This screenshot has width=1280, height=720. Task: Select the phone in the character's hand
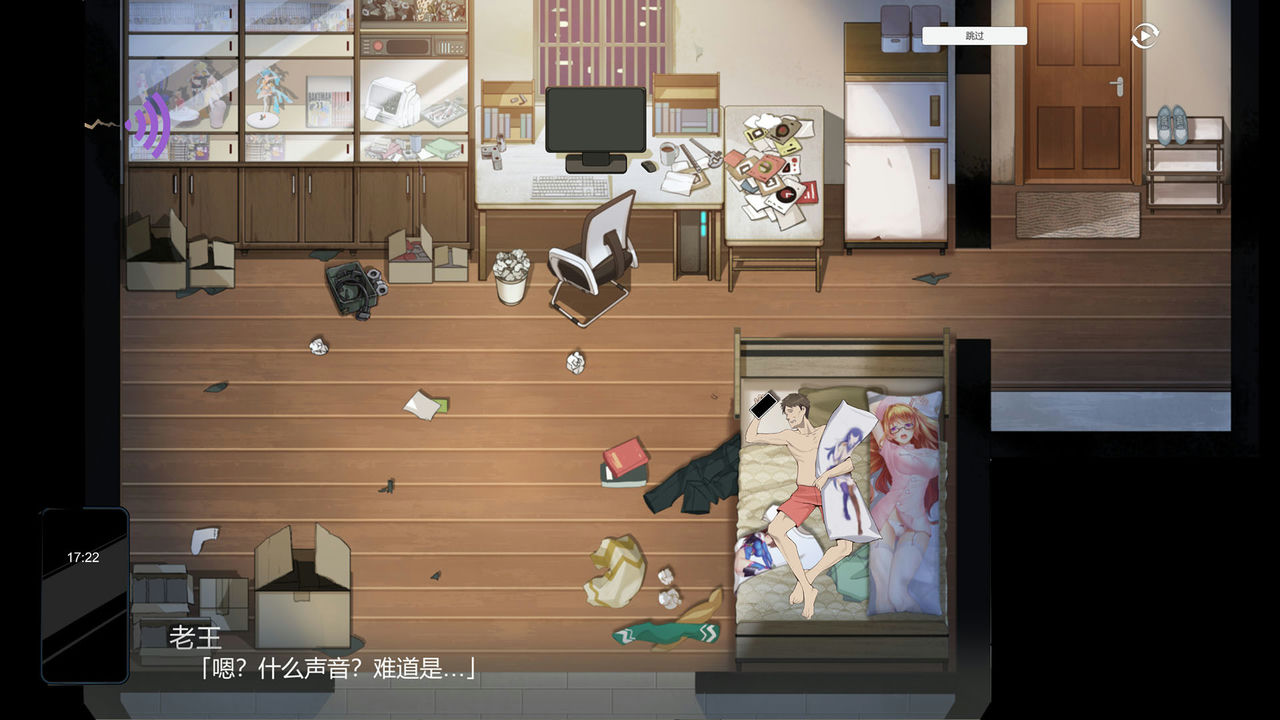click(762, 405)
